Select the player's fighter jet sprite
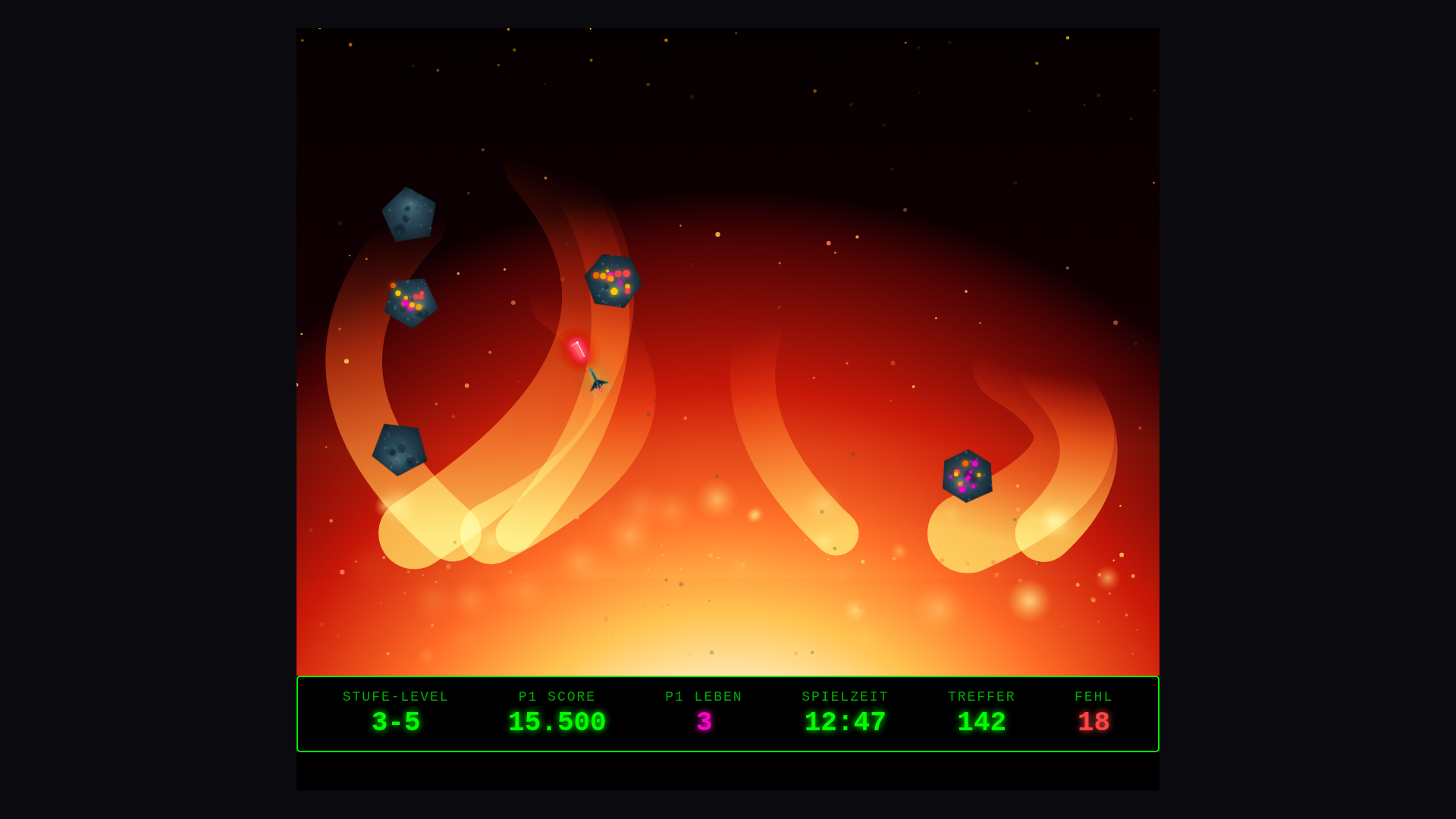The image size is (1456, 819). point(598,381)
